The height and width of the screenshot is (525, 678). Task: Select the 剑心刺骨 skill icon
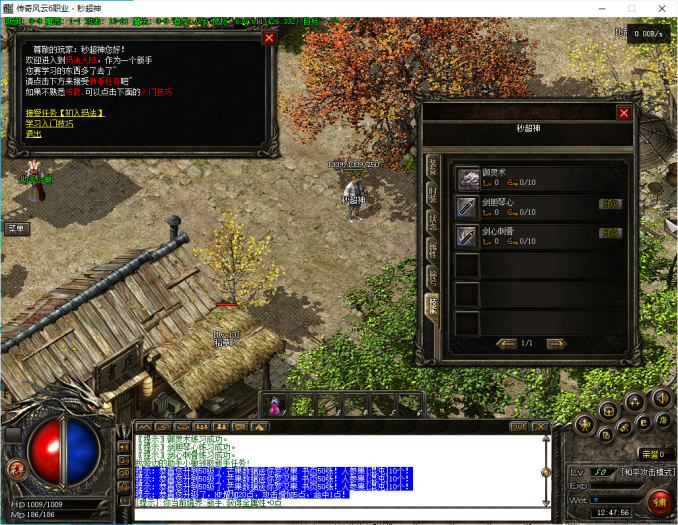point(468,235)
